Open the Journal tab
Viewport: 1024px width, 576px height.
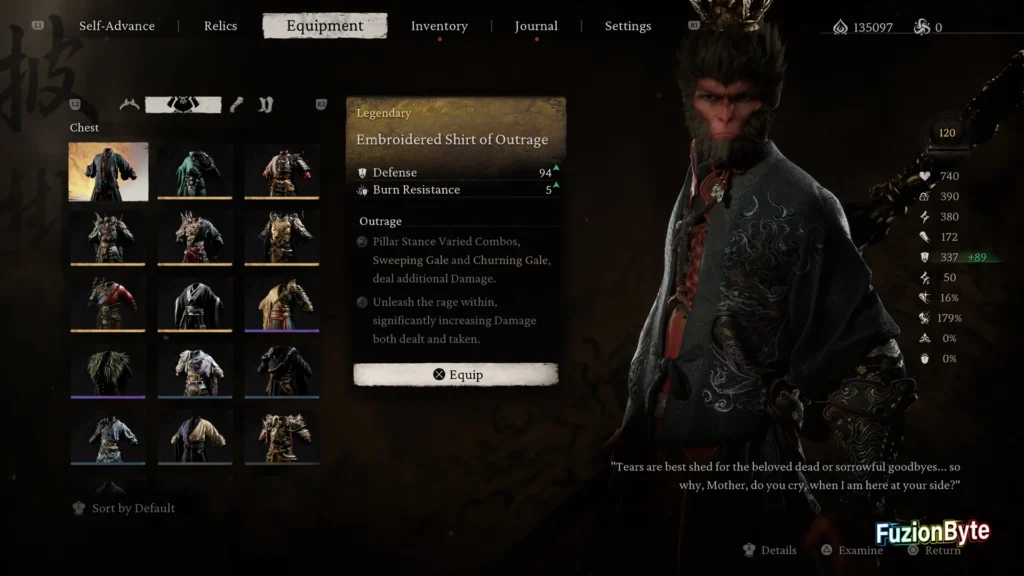point(536,26)
